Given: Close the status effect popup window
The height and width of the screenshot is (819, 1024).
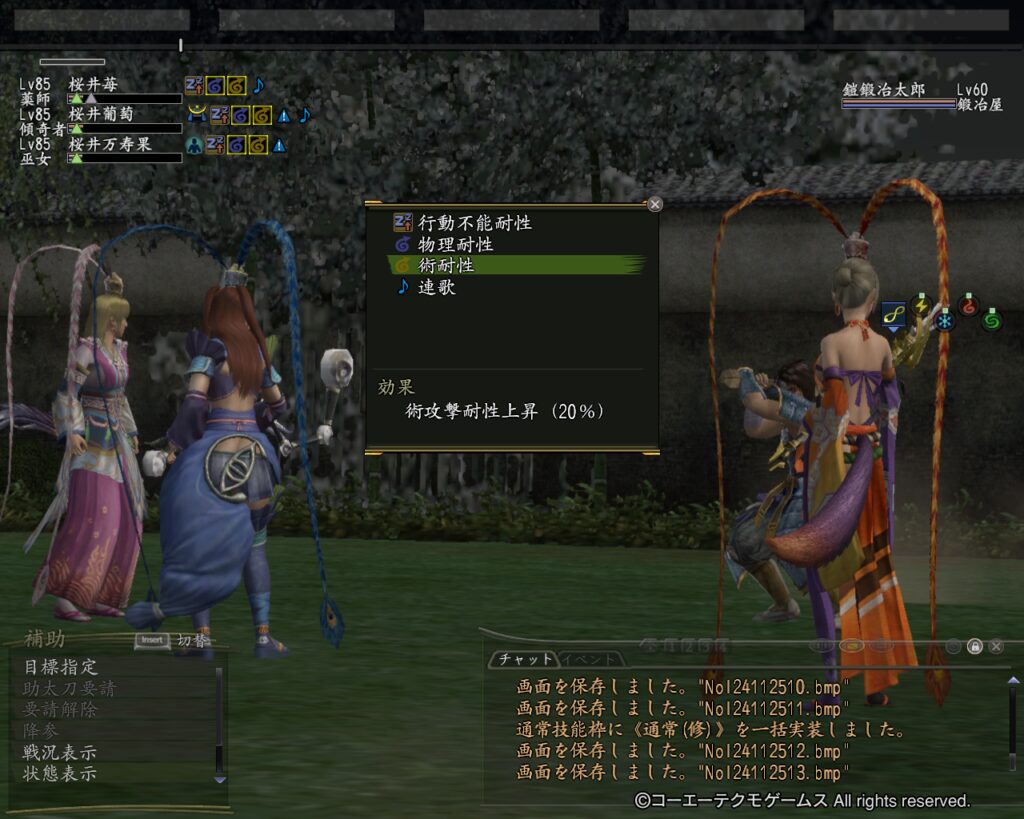Looking at the screenshot, I should pos(655,204).
